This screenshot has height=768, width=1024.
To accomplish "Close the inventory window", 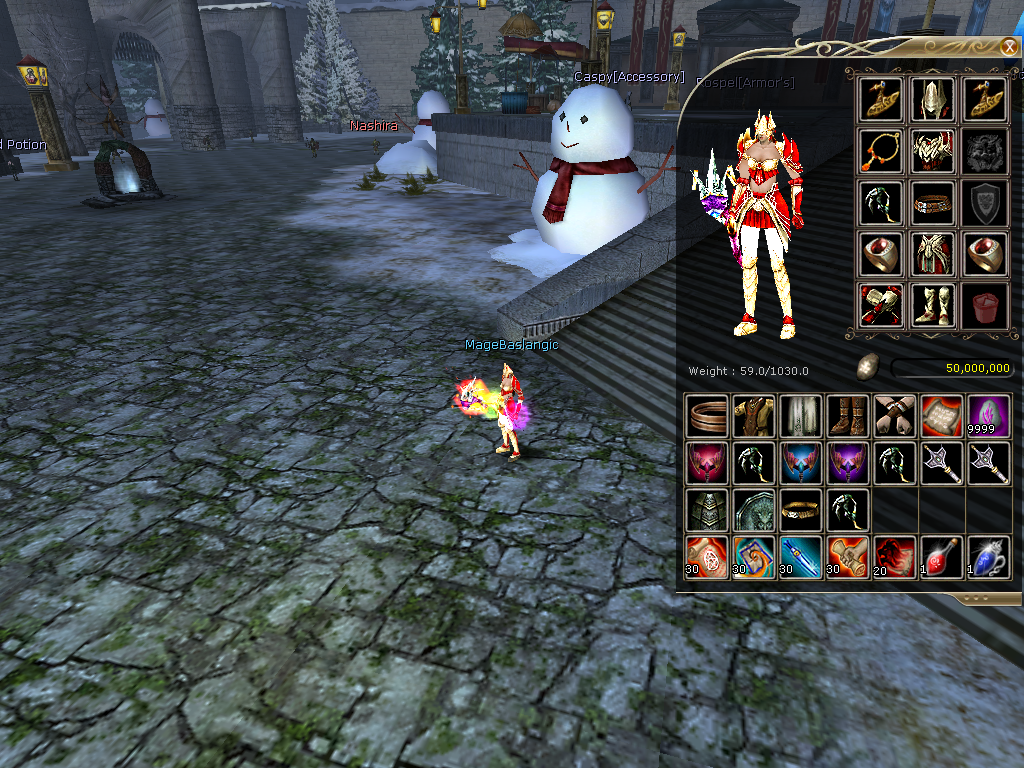I will point(1009,46).
